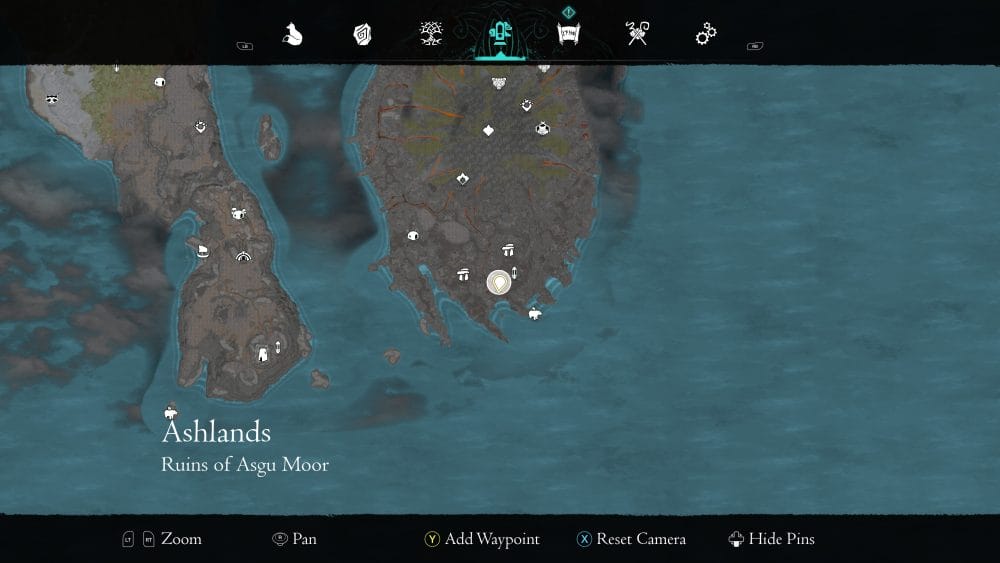Select the horned ox head map marker

point(239,213)
